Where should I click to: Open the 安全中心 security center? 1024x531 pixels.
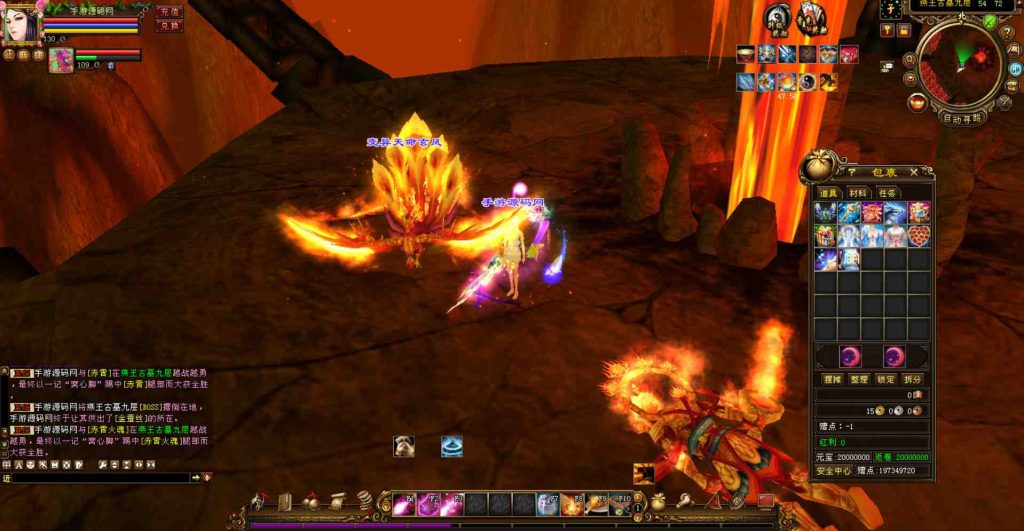833,470
